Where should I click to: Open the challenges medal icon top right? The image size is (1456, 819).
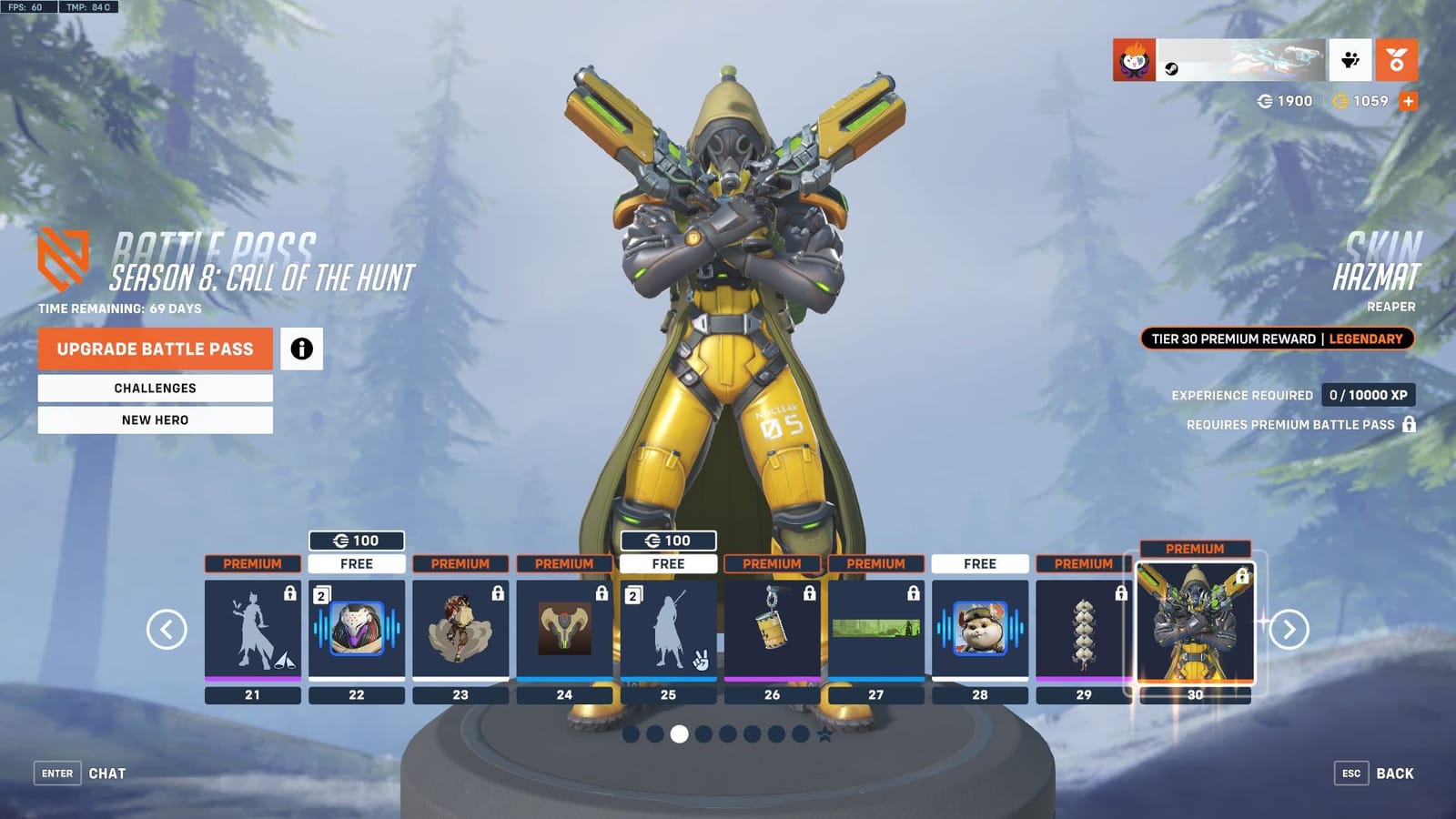pos(1398,57)
